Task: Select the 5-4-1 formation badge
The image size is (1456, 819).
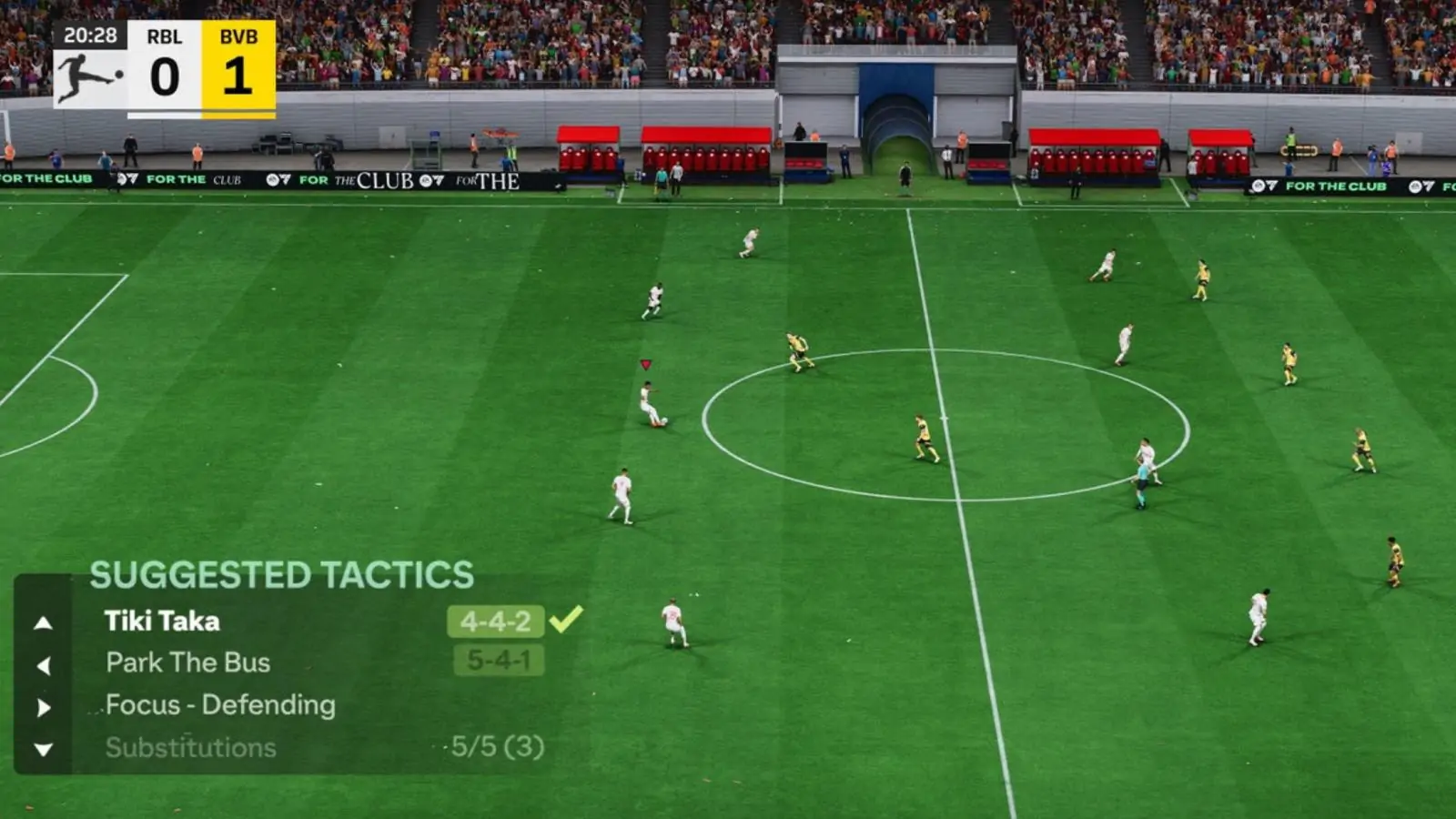Action: pyautogui.click(x=499, y=661)
